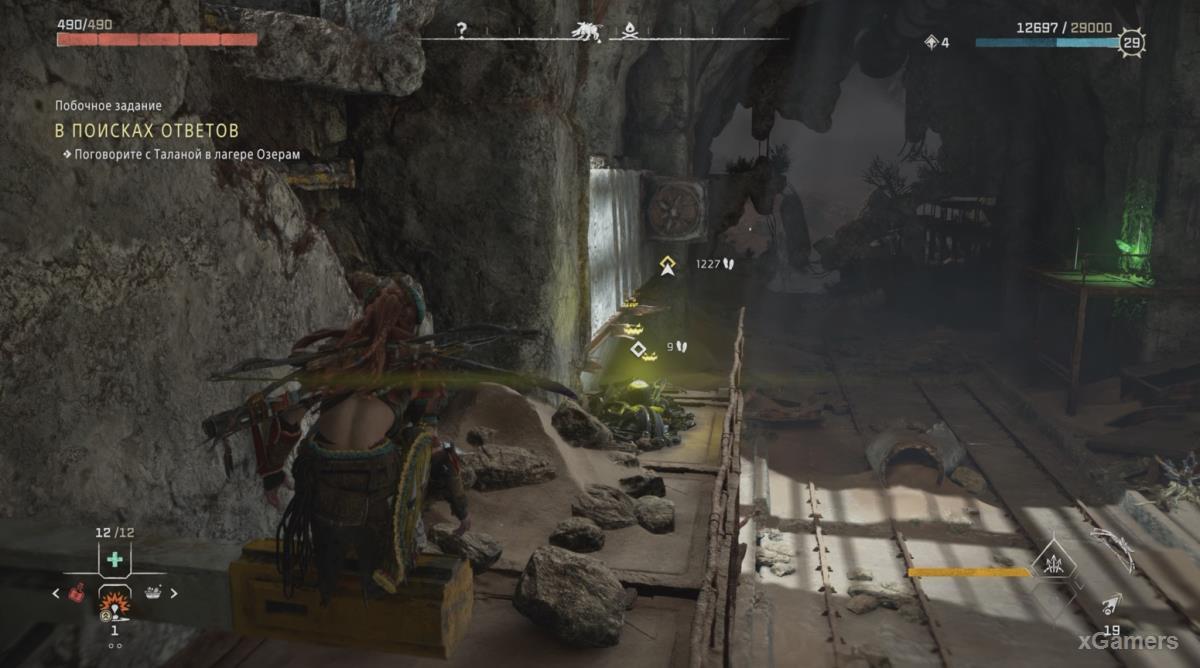Cycle tools with the left arrow
This screenshot has width=1200, height=668.
[x=57, y=593]
